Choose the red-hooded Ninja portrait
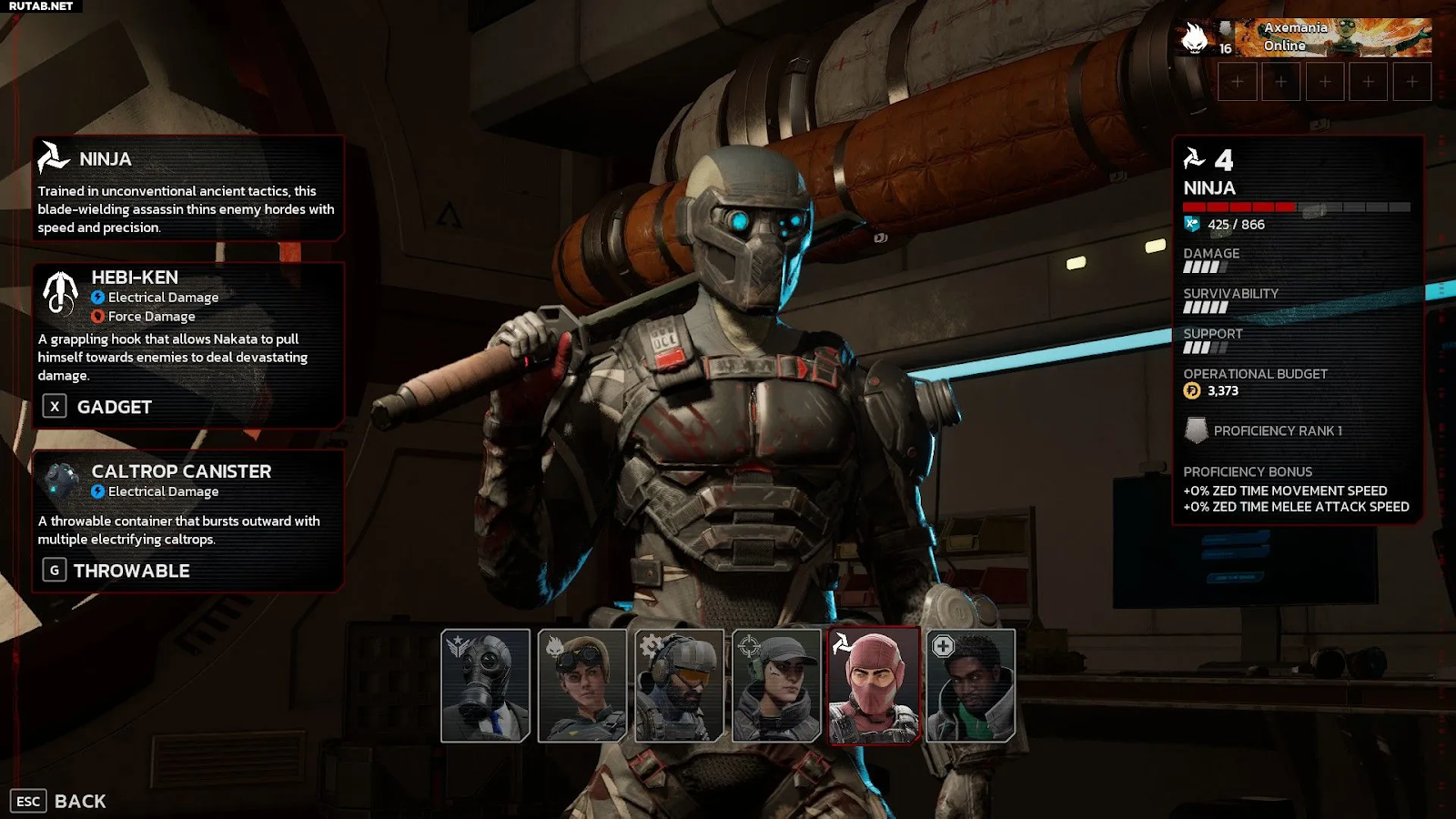The height and width of the screenshot is (819, 1456). click(x=874, y=685)
